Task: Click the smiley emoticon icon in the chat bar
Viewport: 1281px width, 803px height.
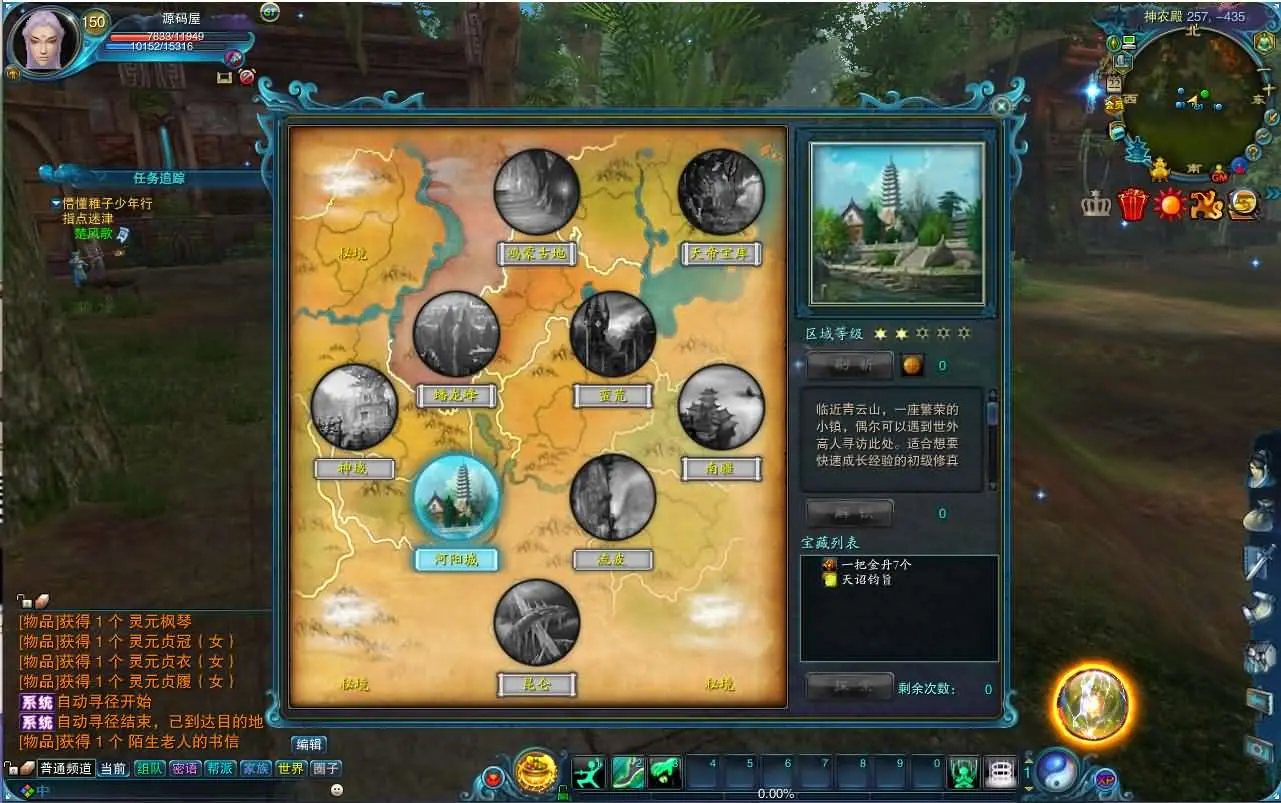Action: [x=335, y=791]
